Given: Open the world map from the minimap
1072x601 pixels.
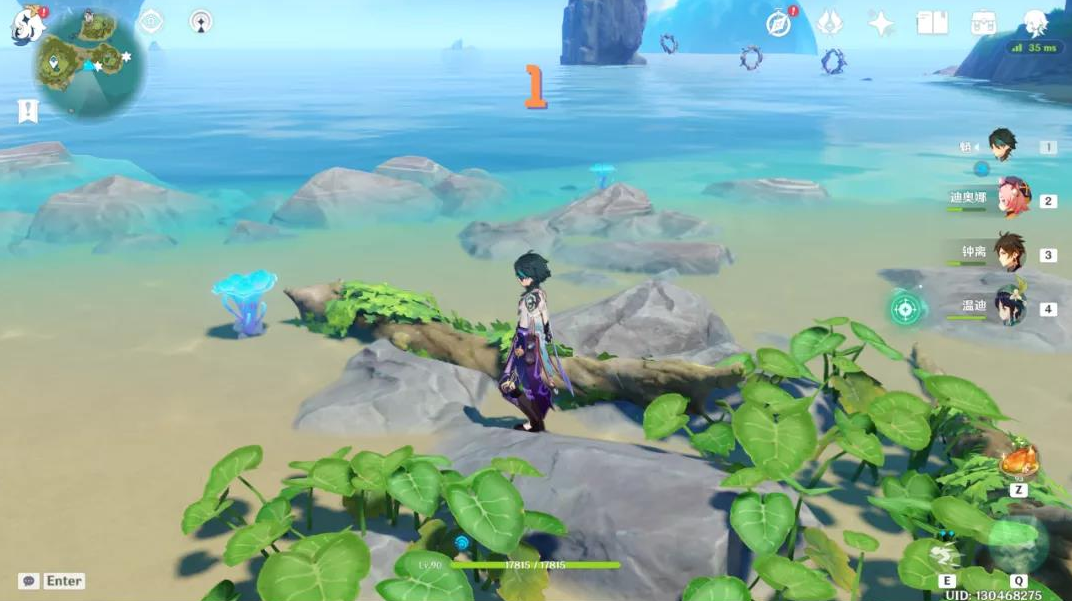Looking at the screenshot, I should click(x=90, y=62).
